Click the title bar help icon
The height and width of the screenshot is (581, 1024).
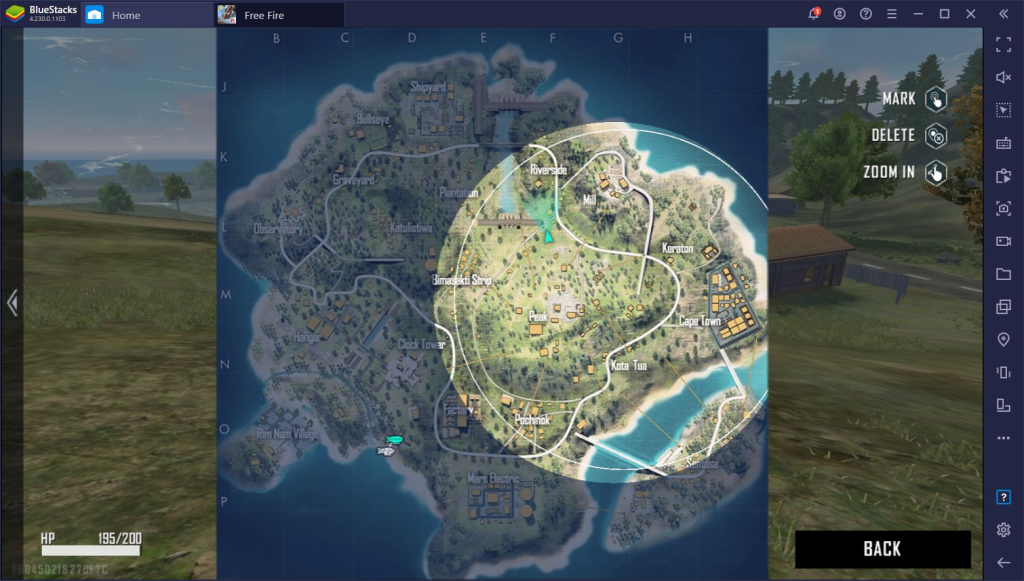click(866, 14)
